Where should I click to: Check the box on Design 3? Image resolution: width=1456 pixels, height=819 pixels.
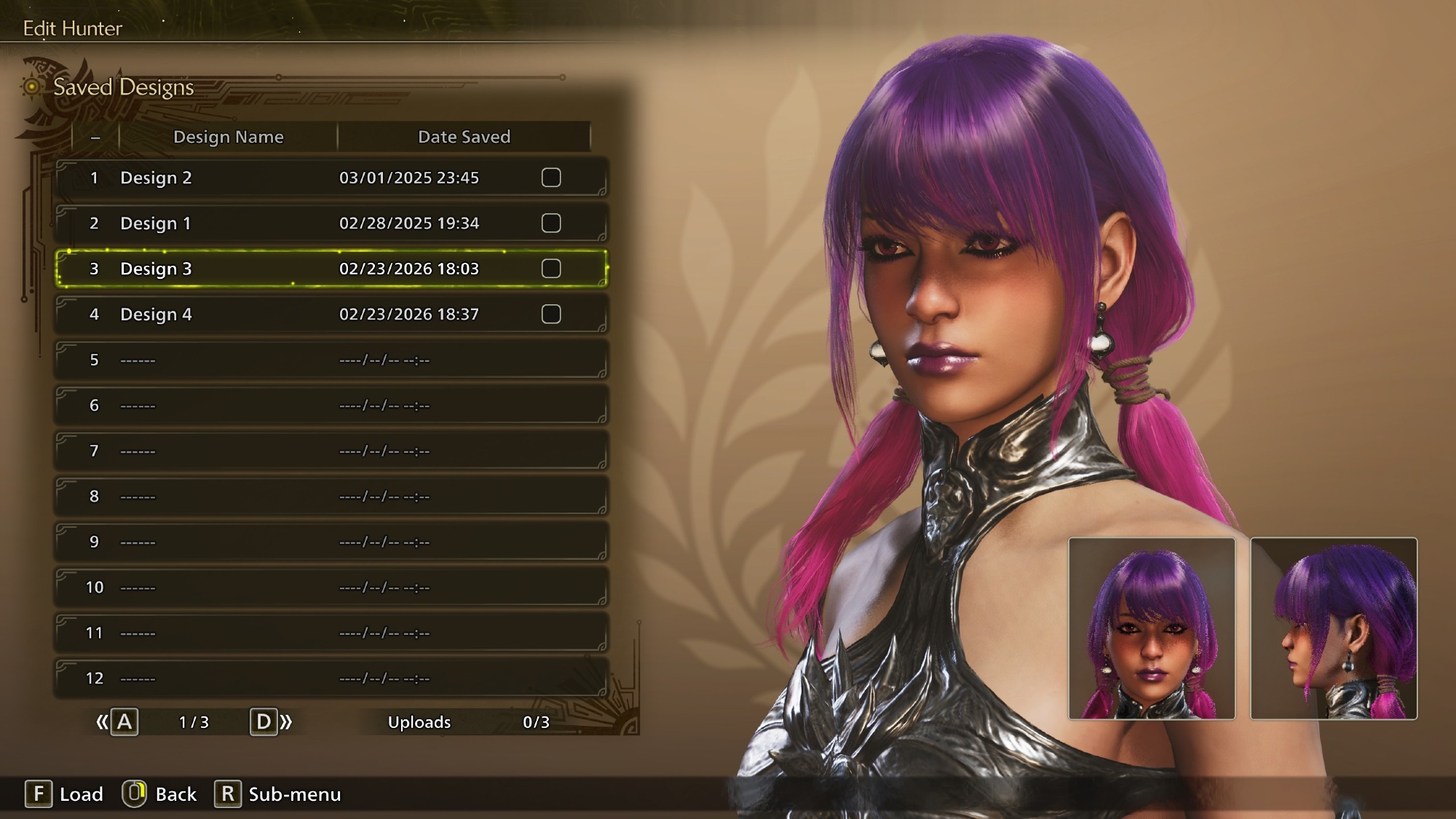coord(551,269)
